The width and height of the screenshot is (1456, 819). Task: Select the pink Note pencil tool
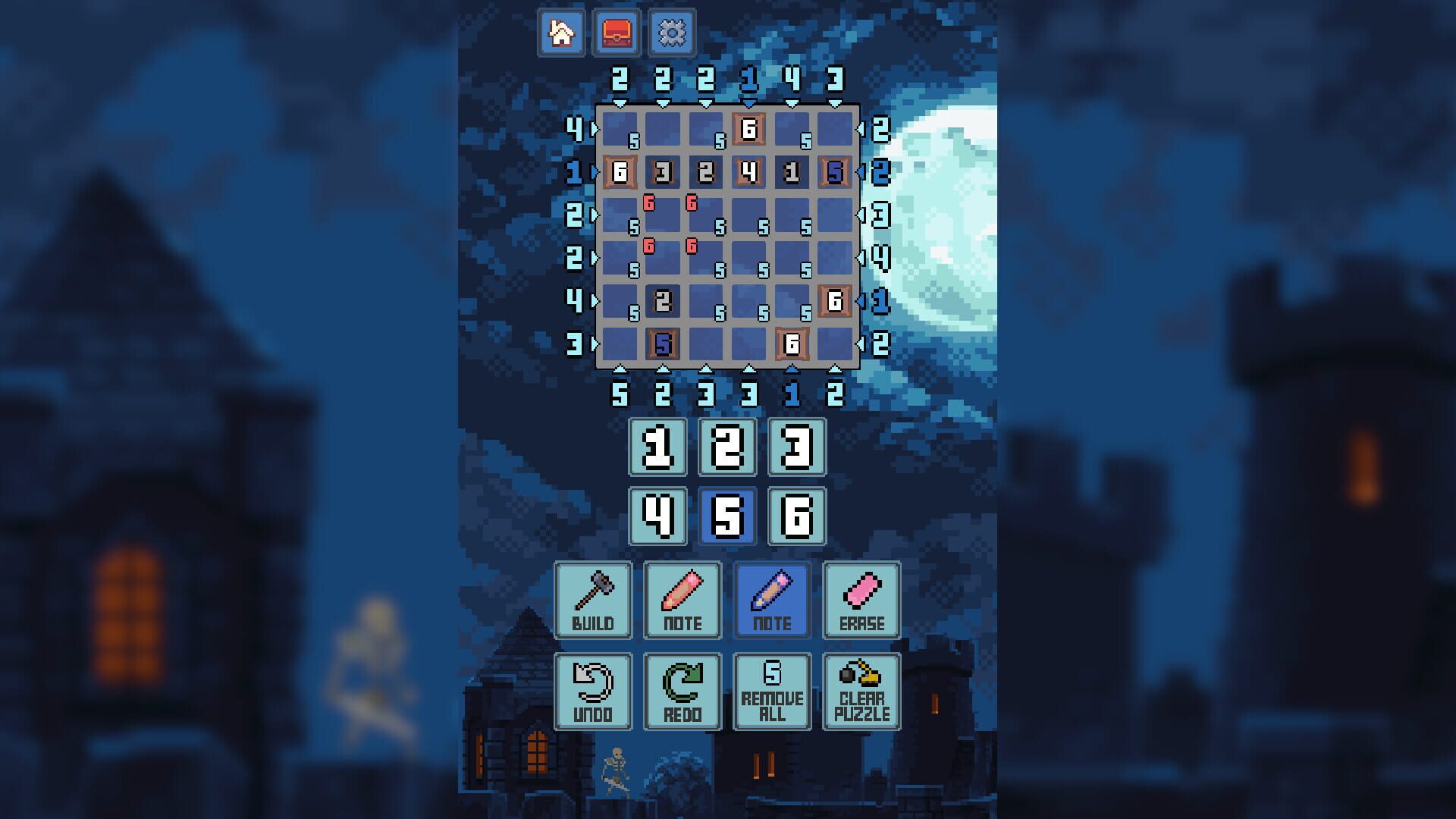tap(682, 599)
